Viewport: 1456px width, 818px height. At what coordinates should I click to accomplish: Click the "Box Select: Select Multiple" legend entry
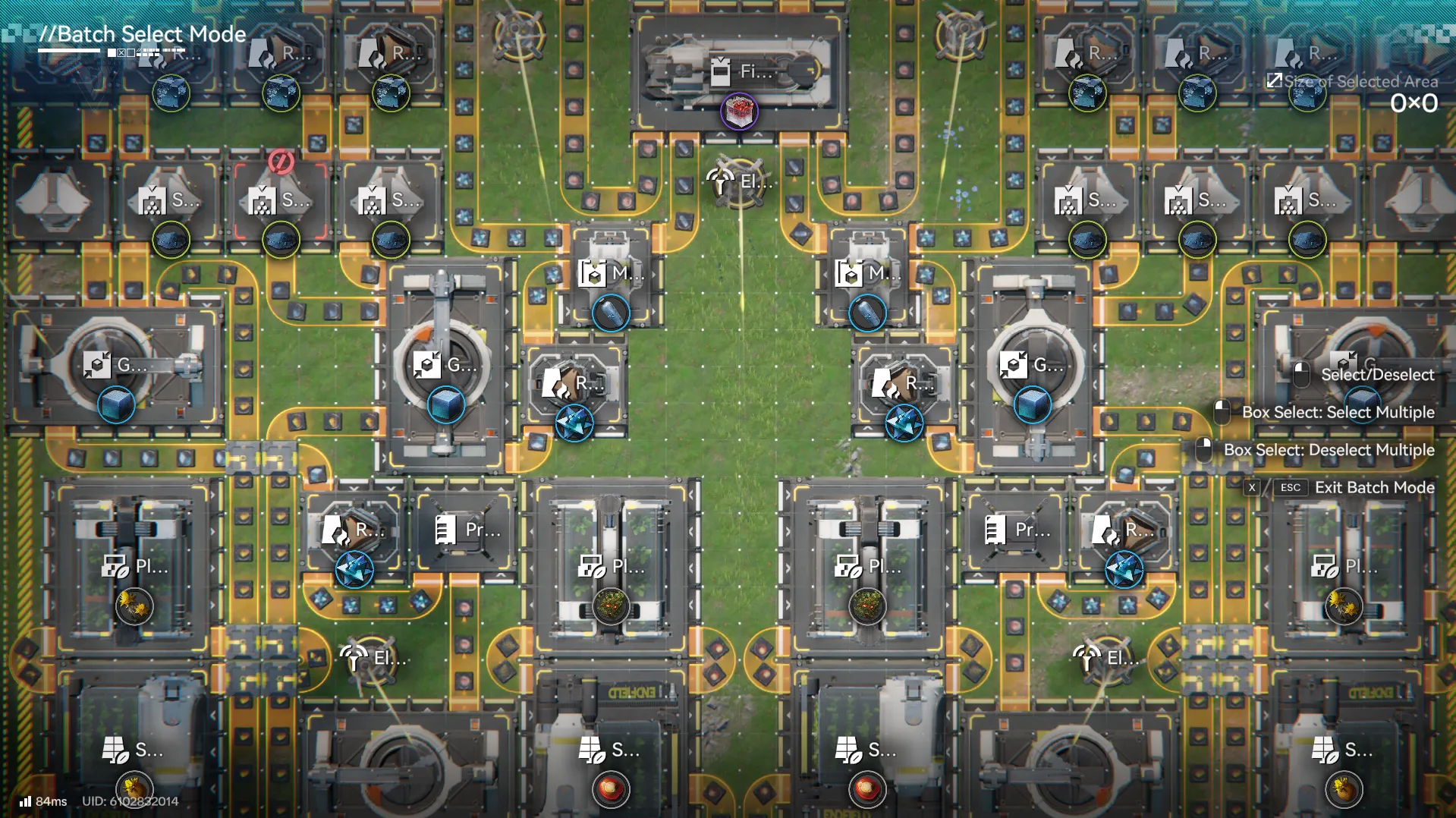point(1338,412)
